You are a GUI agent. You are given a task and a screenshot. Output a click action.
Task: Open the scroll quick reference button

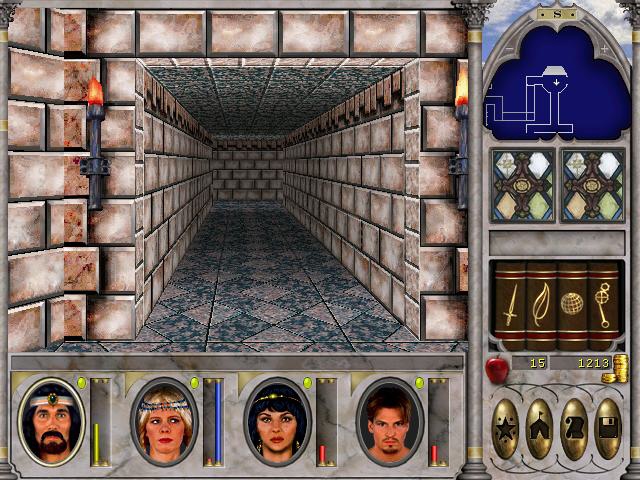[x=573, y=428]
